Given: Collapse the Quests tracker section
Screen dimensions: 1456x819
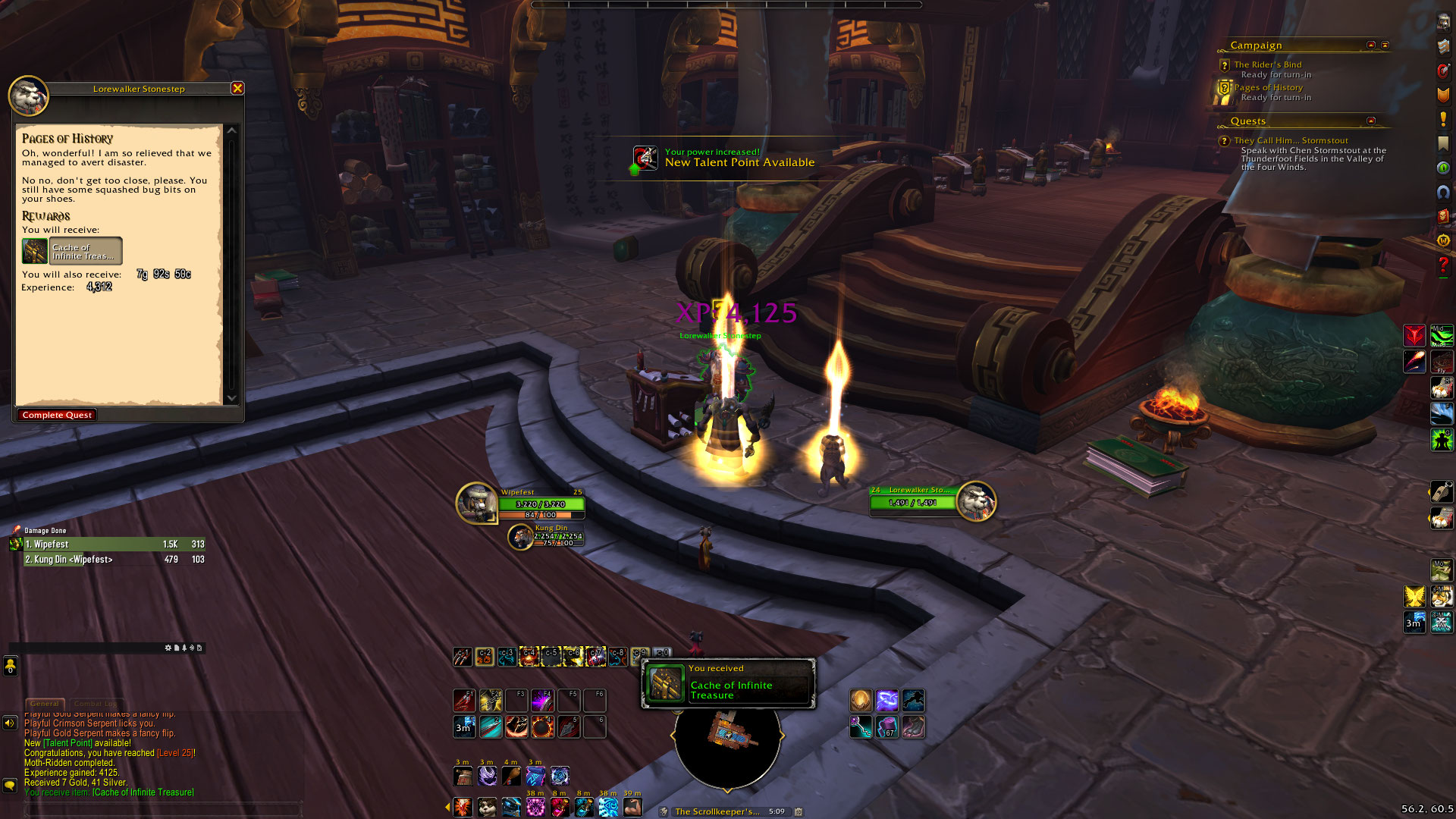Looking at the screenshot, I should (1371, 121).
